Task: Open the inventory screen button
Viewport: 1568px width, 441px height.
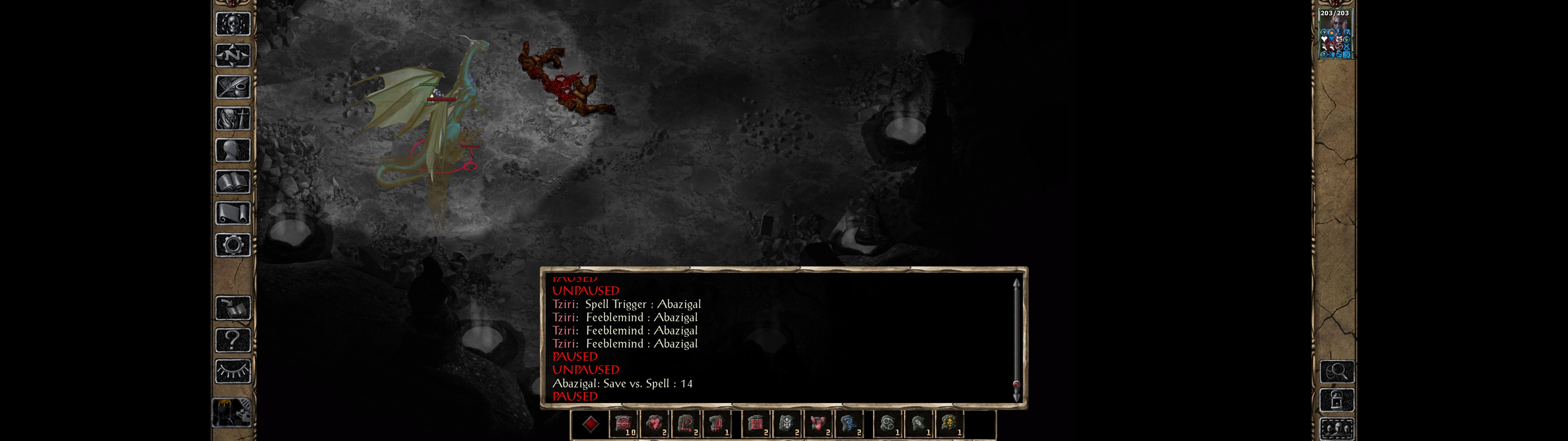Action: click(232, 119)
